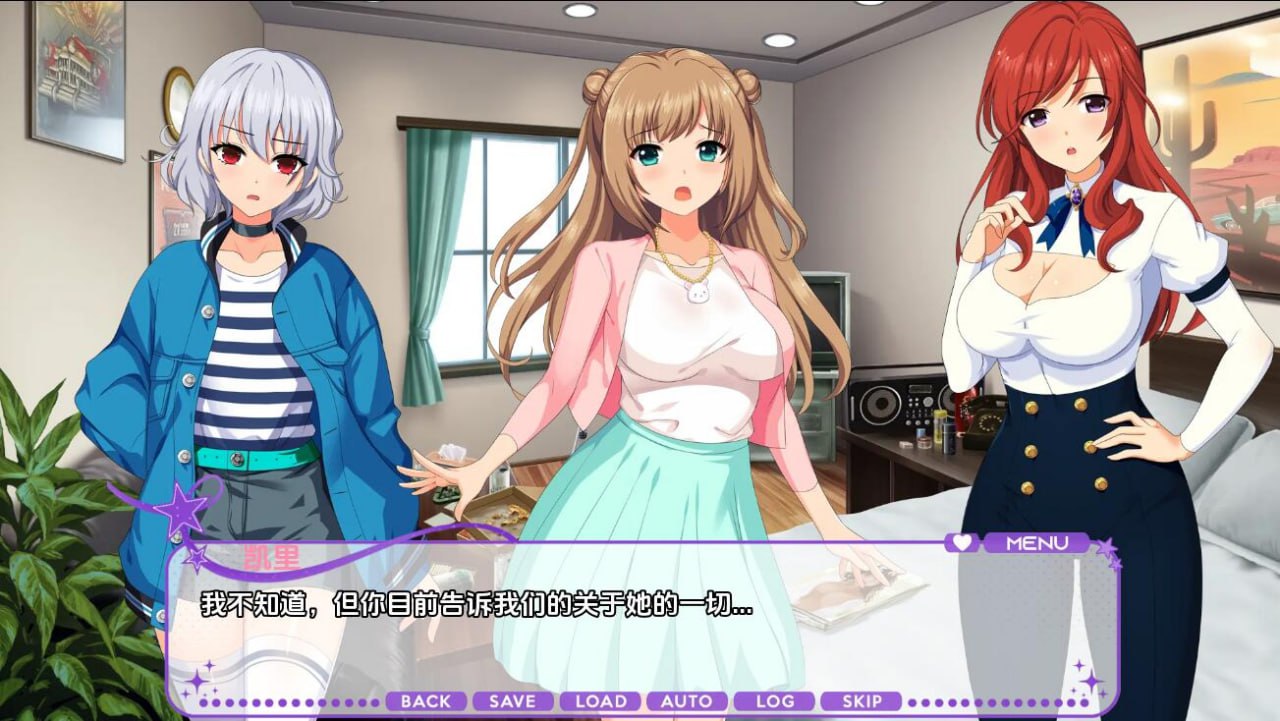1280x721 pixels.
Task: Open the SAVE screen
Action: point(512,701)
